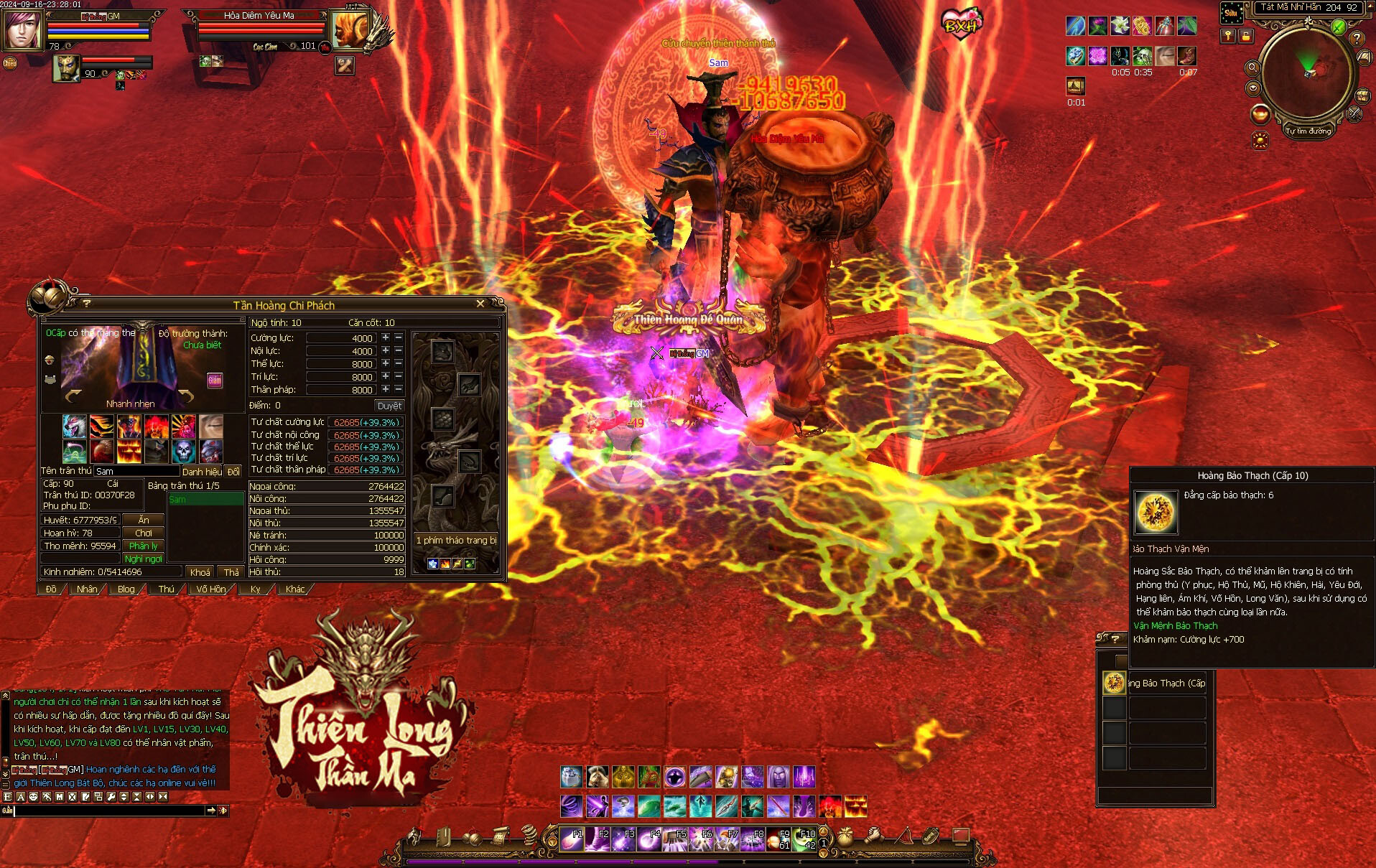Select the white wolf pet skill icon
The width and height of the screenshot is (1376, 868).
75,426
